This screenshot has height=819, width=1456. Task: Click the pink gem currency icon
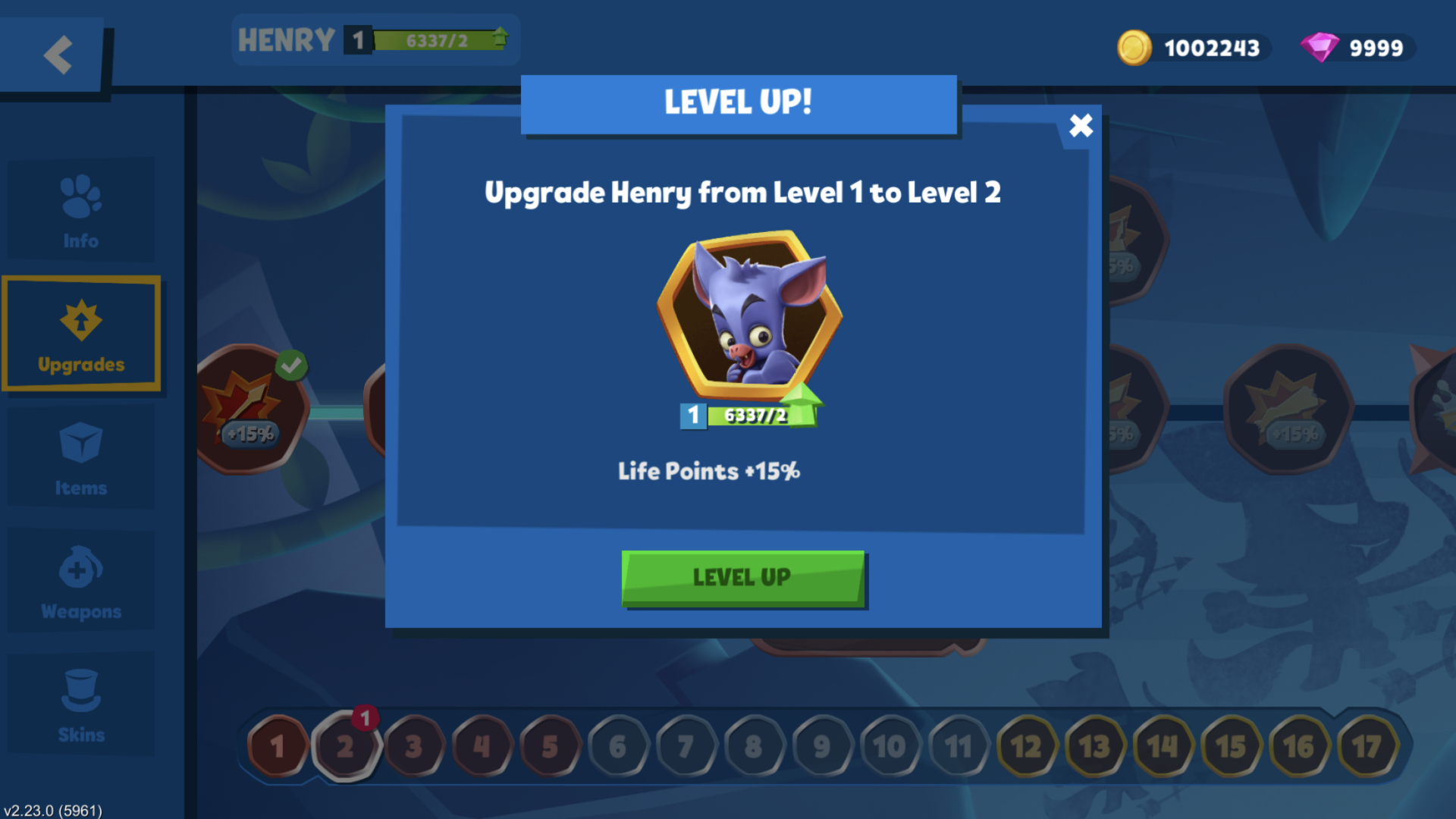tap(1321, 47)
